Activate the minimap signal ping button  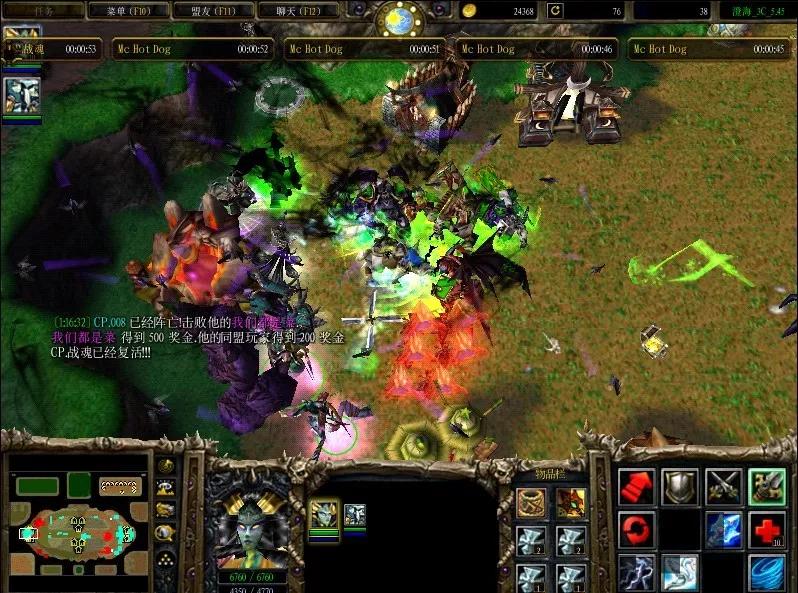166,466
